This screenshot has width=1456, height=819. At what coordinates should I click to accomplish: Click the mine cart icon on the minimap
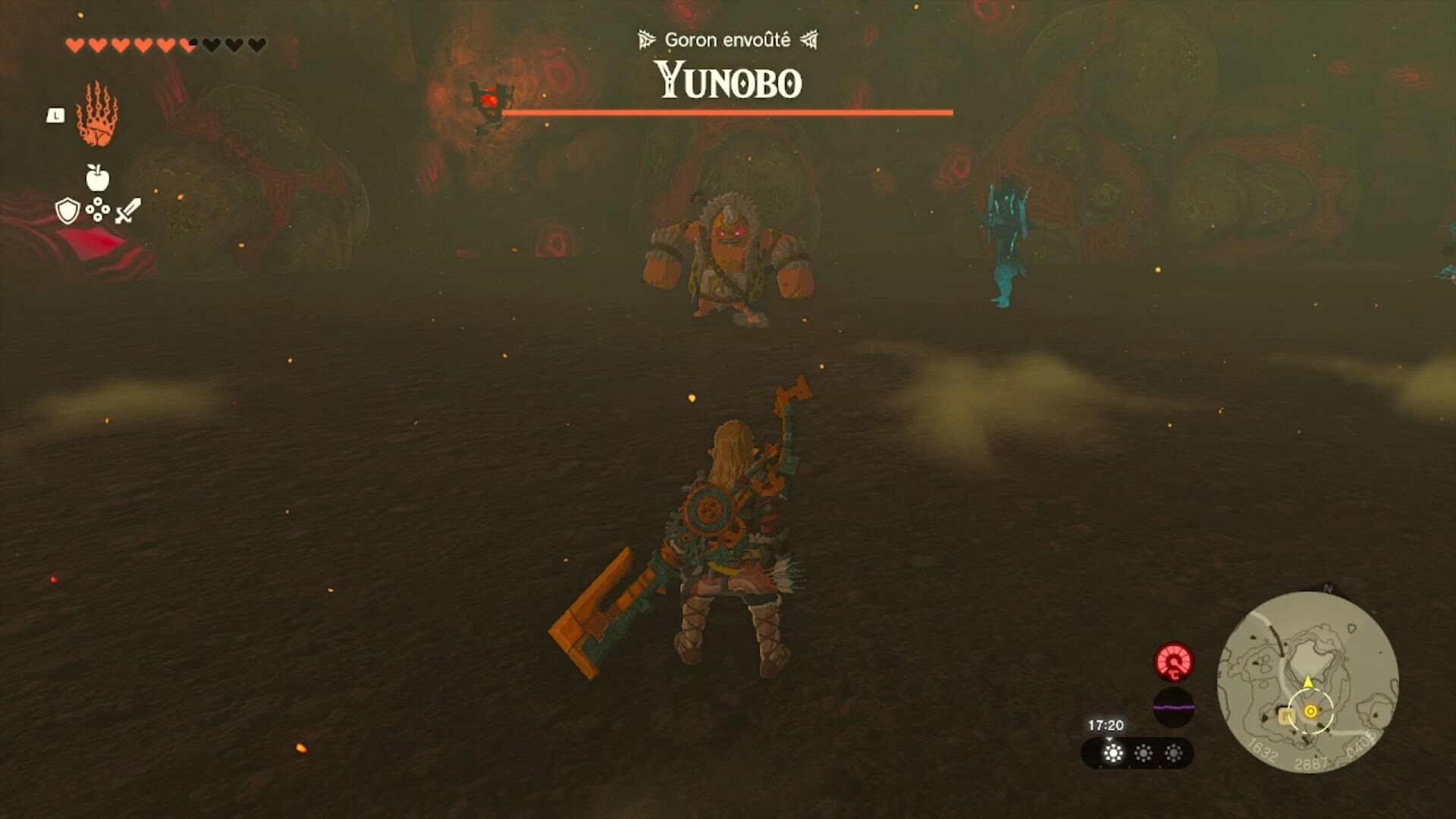pyautogui.click(x=1286, y=717)
